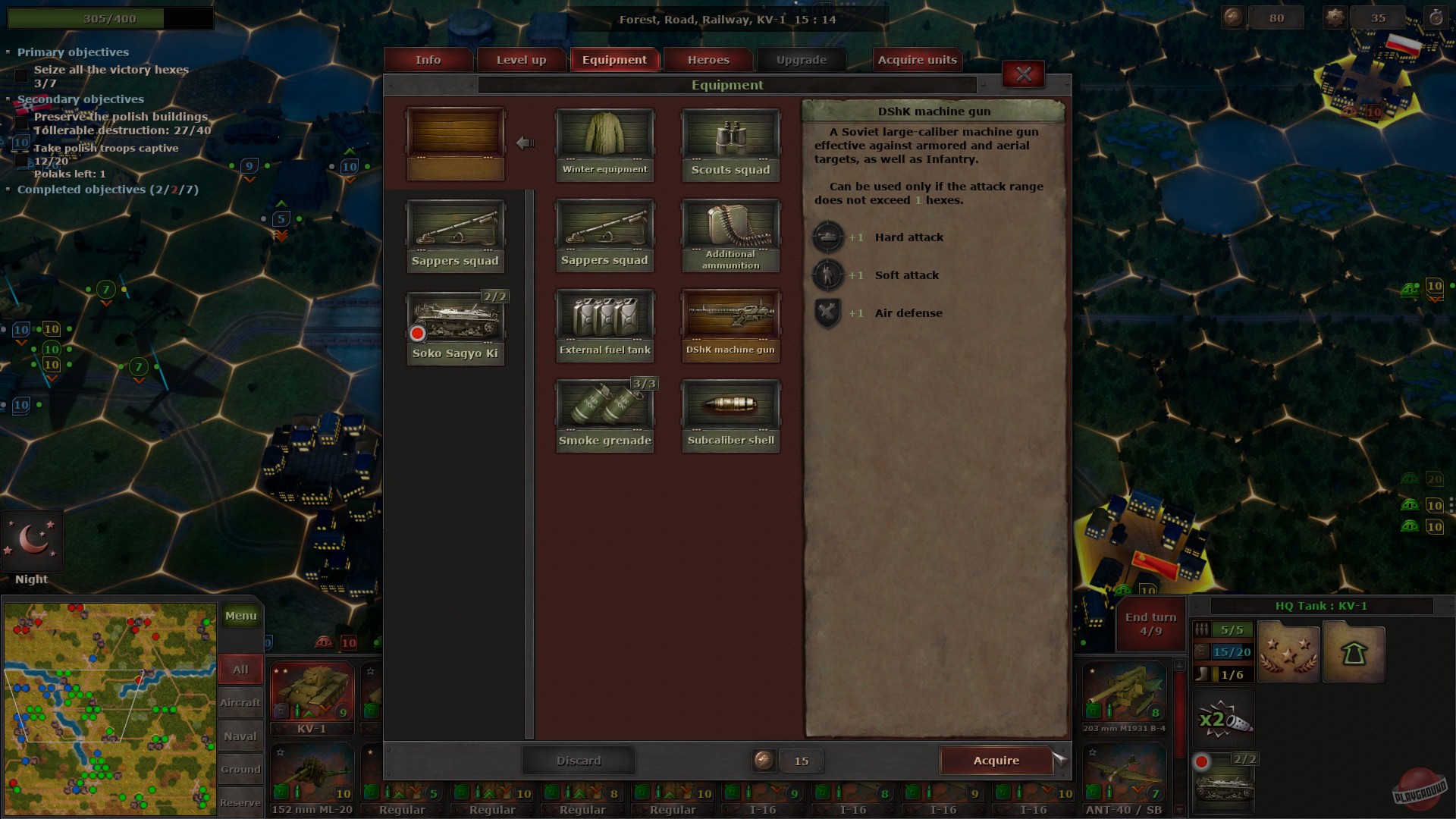The height and width of the screenshot is (819, 1456).
Task: Click the KV-1 fuel gauge showing 15/20
Action: click(x=1232, y=651)
